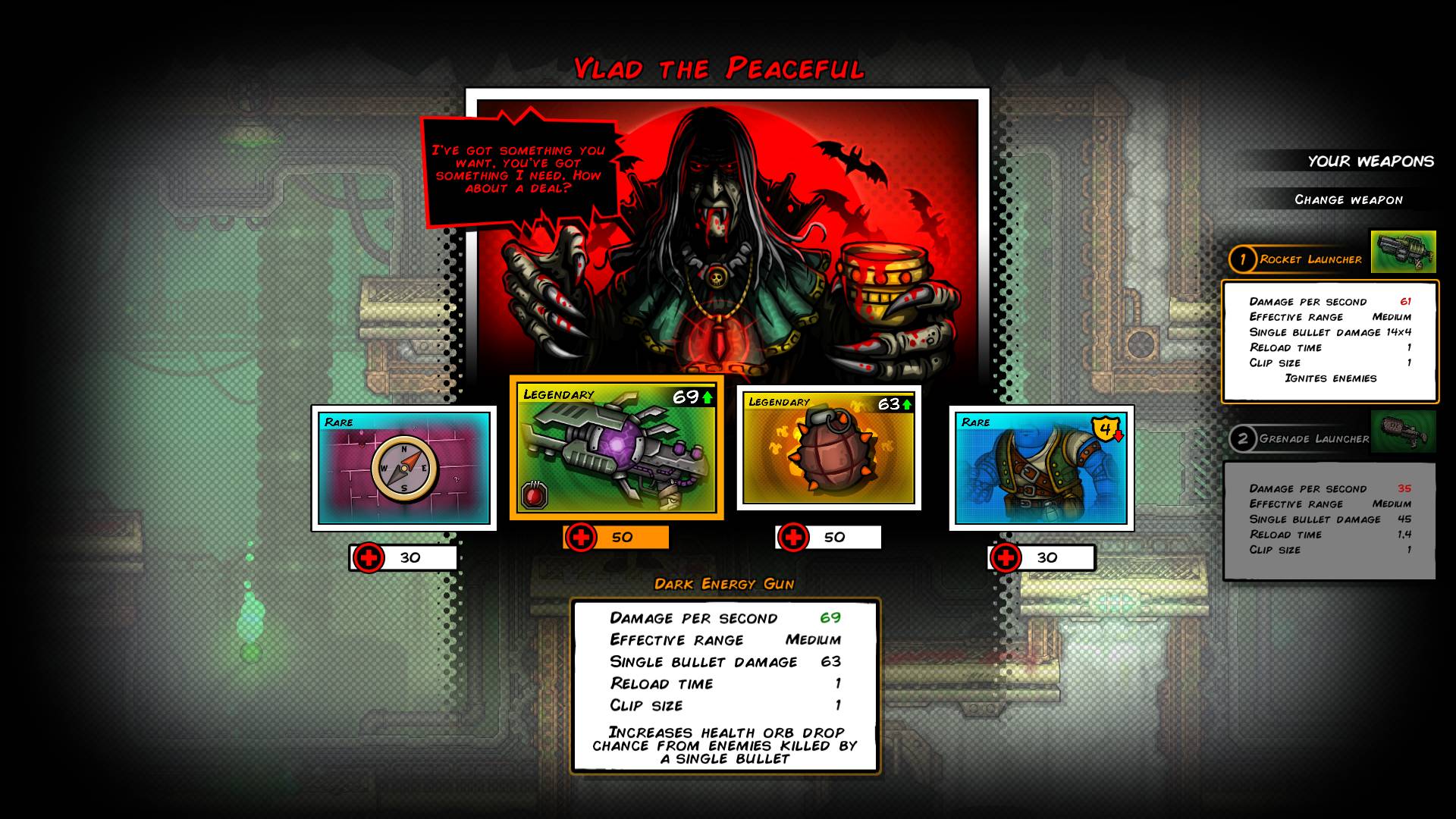The height and width of the screenshot is (819, 1456).
Task: Open the Change Weapon menu
Action: pyautogui.click(x=1349, y=199)
